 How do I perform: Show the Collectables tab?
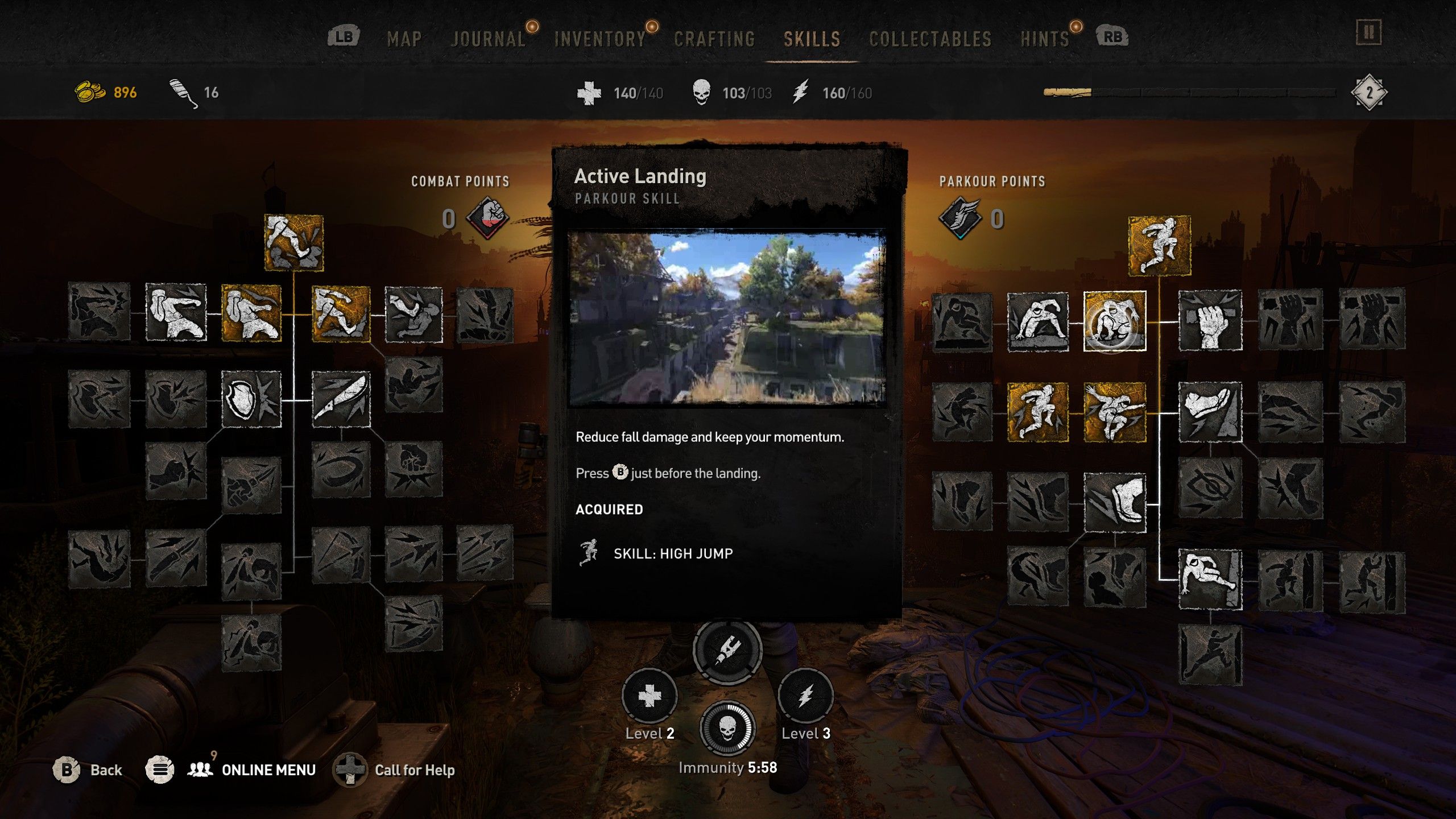coord(930,39)
